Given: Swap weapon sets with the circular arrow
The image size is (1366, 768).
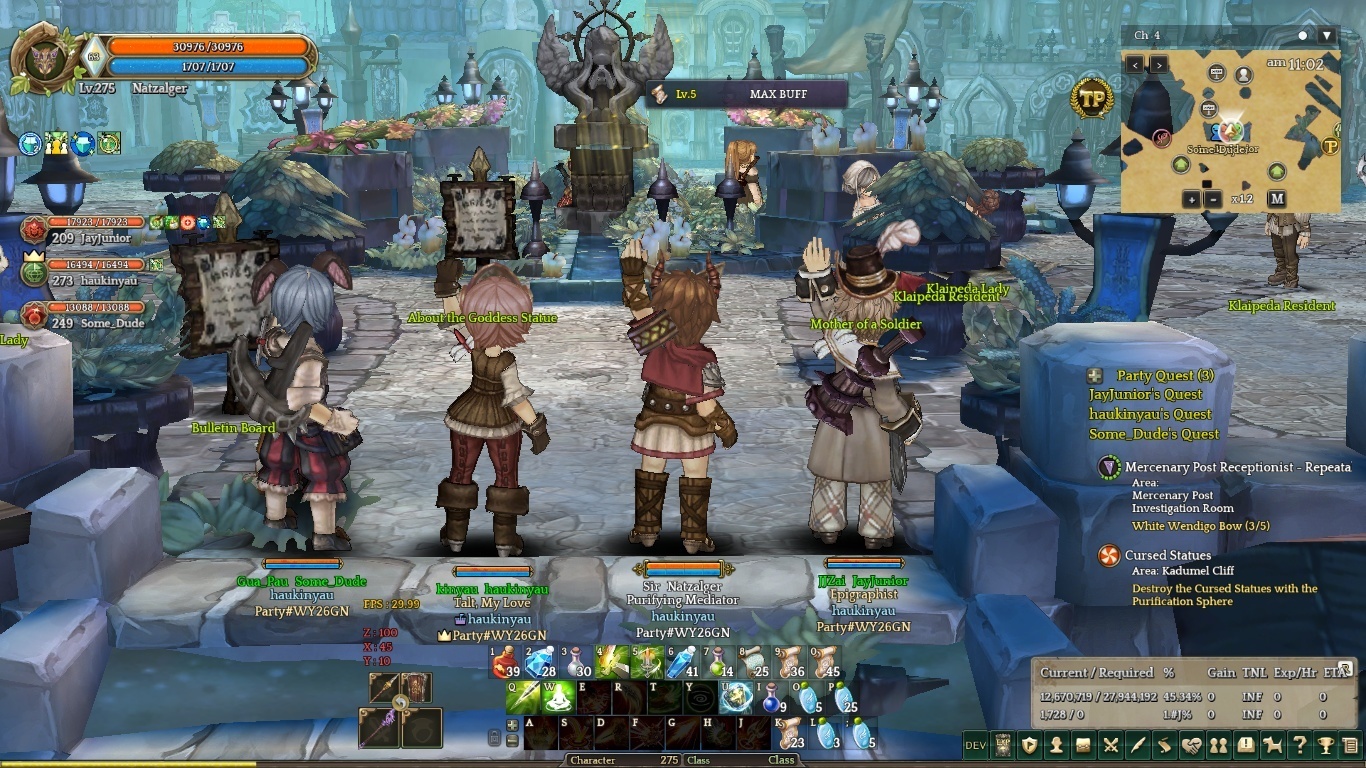Looking at the screenshot, I should [400, 704].
